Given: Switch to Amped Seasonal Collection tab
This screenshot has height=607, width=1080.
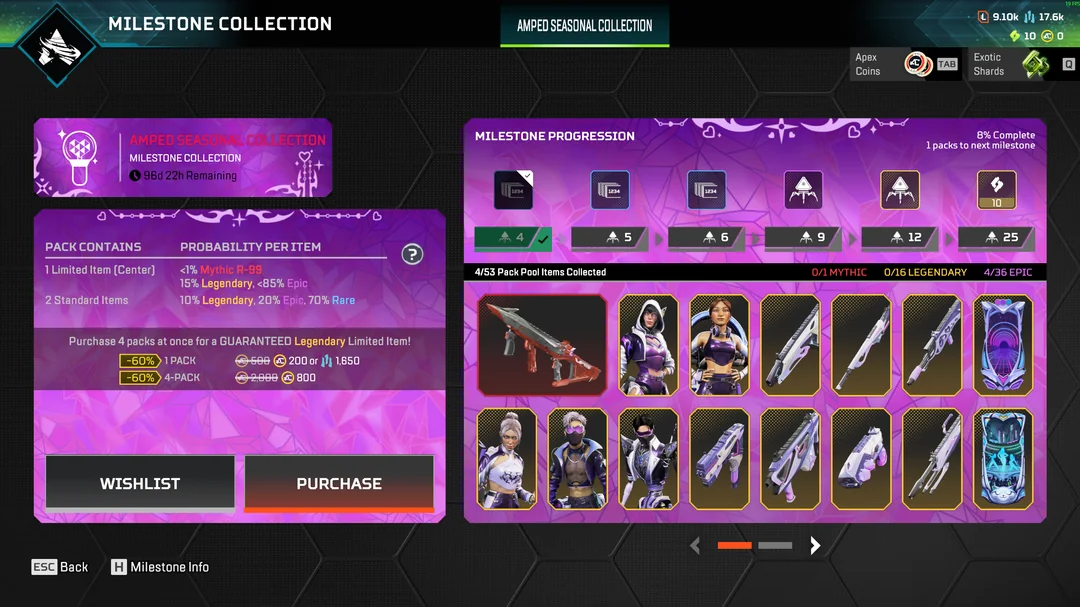Looking at the screenshot, I should click(584, 26).
